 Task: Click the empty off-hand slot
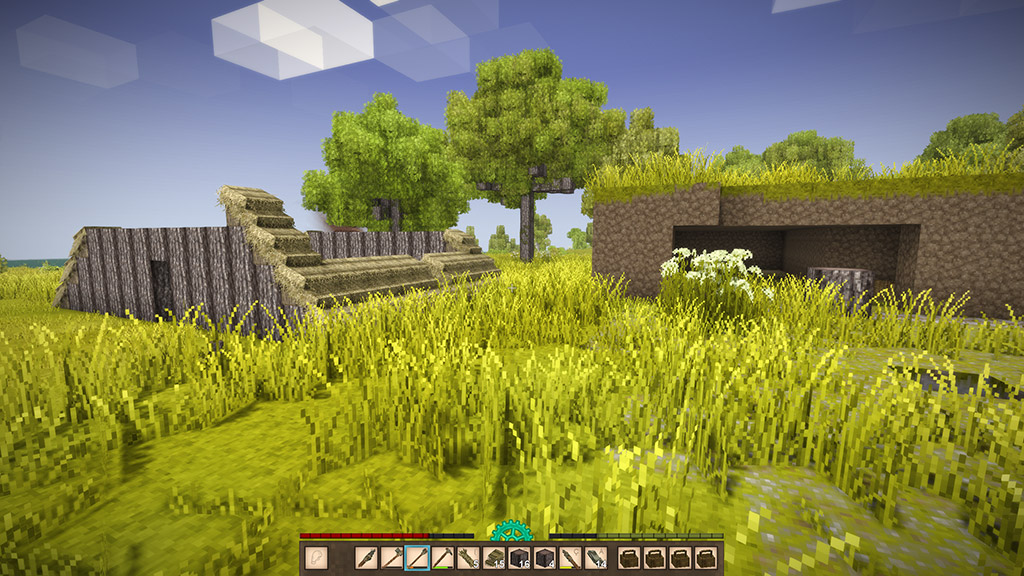[316, 558]
